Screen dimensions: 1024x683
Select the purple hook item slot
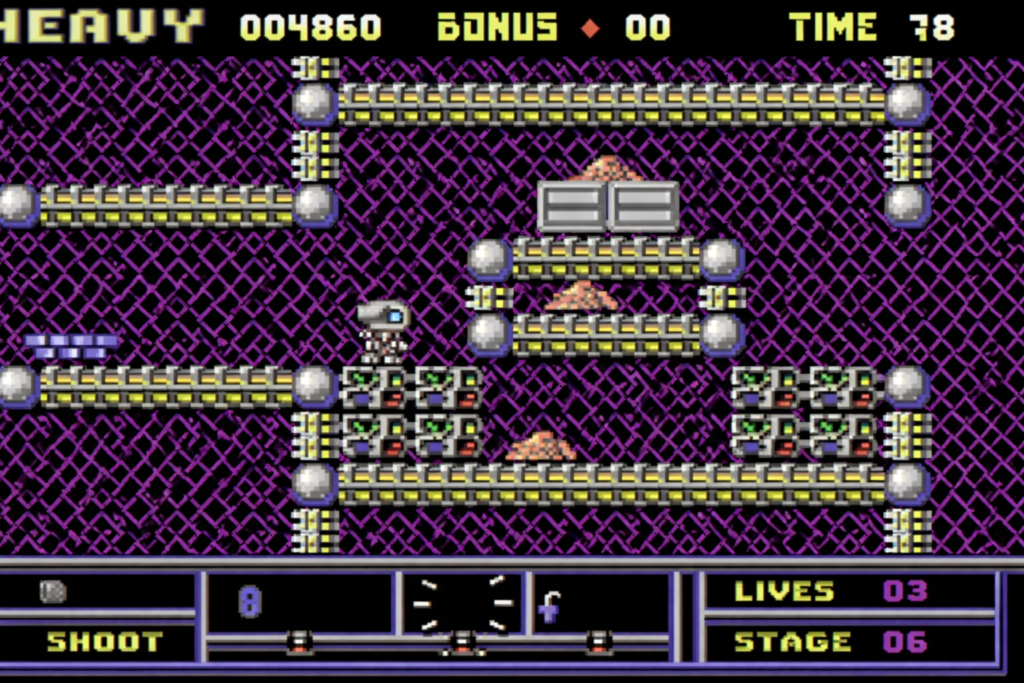pos(549,606)
